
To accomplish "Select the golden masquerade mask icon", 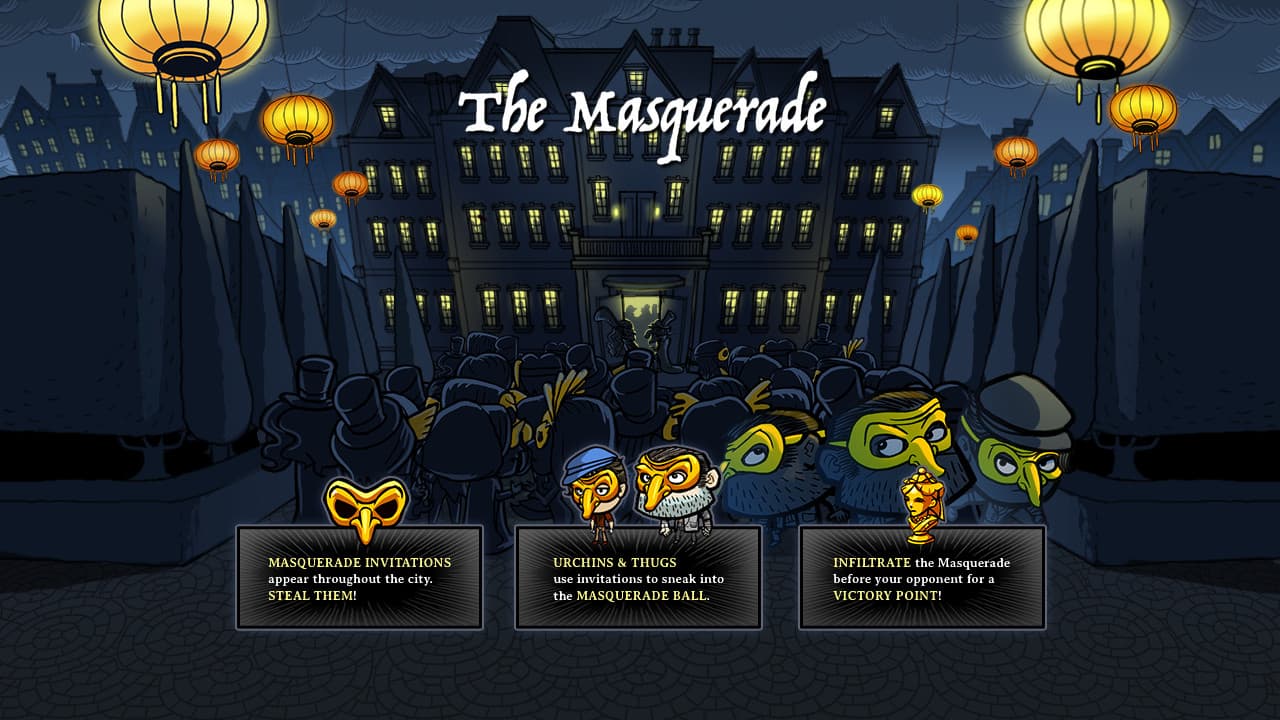I will pyautogui.click(x=361, y=507).
